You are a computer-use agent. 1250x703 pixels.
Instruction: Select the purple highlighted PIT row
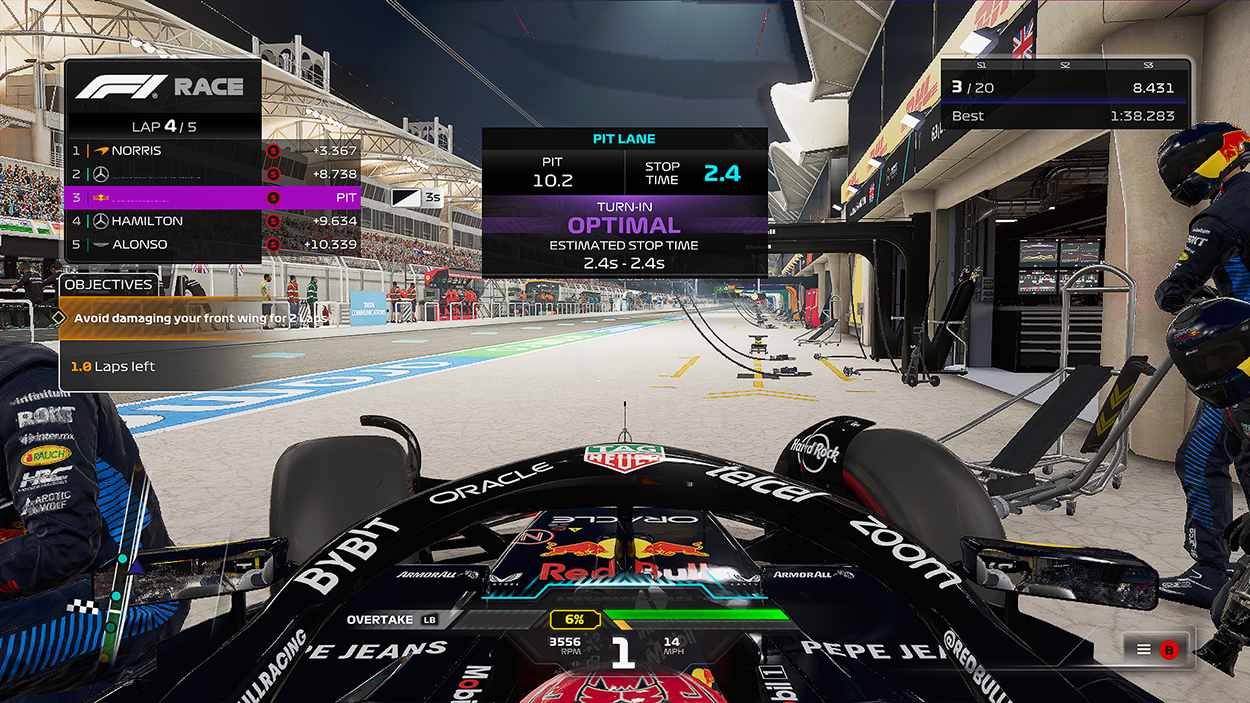212,197
